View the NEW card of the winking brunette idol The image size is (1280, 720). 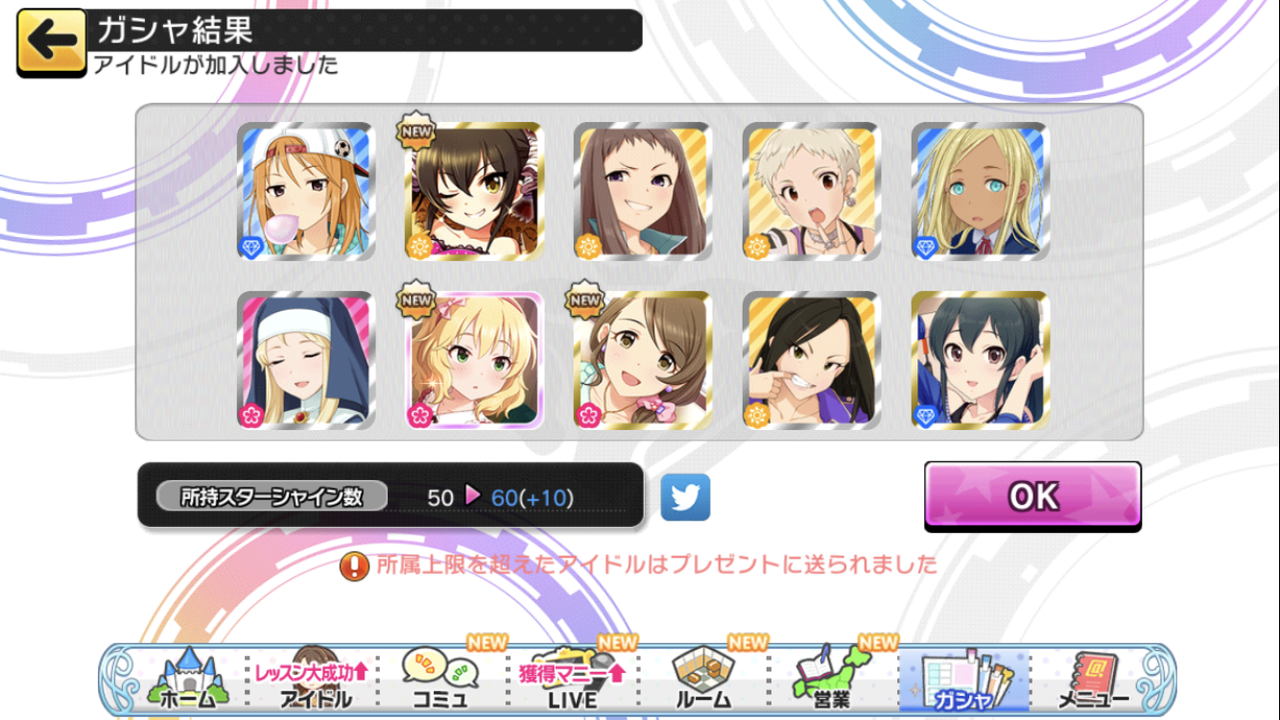(x=475, y=192)
